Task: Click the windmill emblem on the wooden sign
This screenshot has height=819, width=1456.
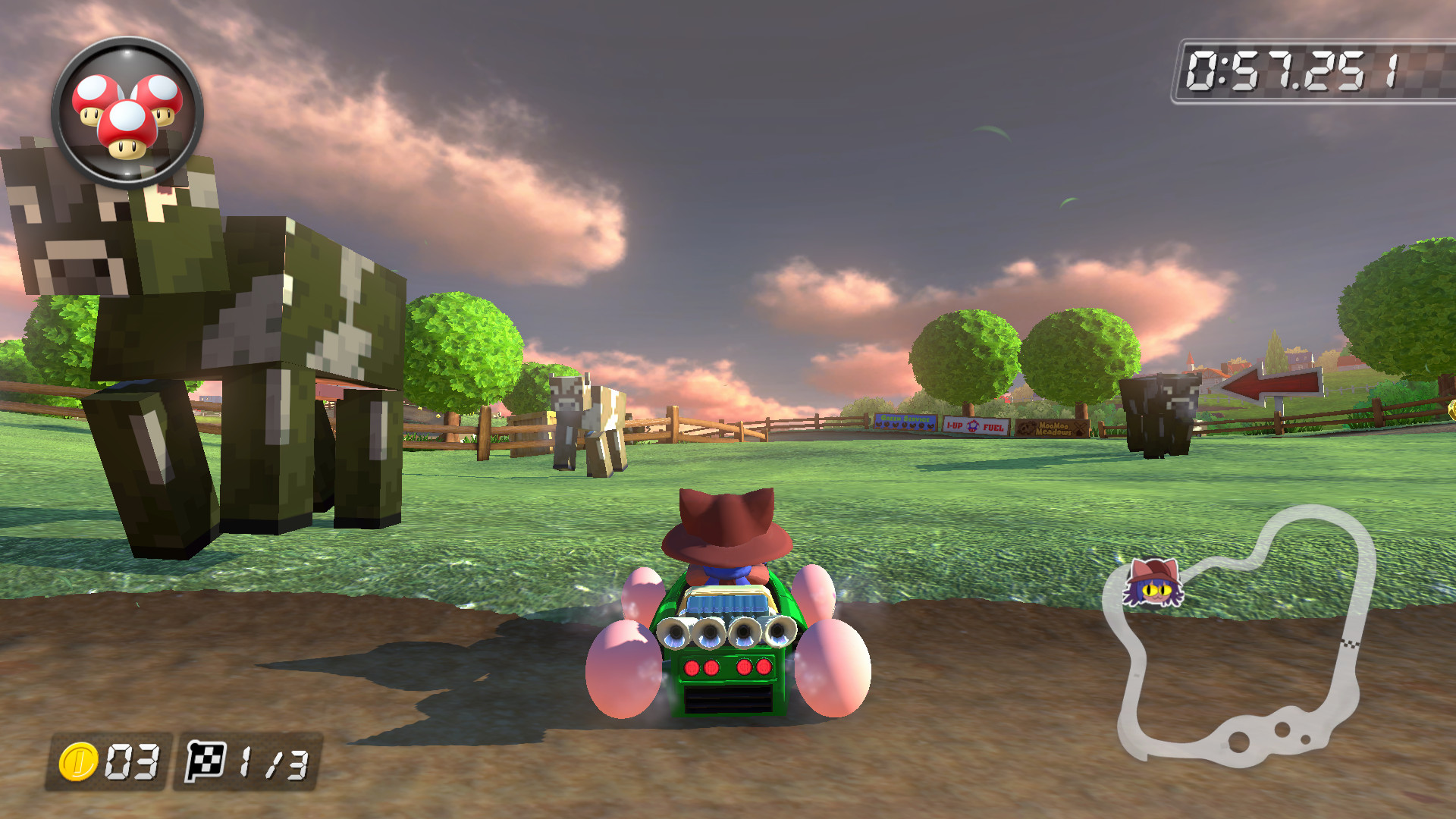Action: (1078, 427)
